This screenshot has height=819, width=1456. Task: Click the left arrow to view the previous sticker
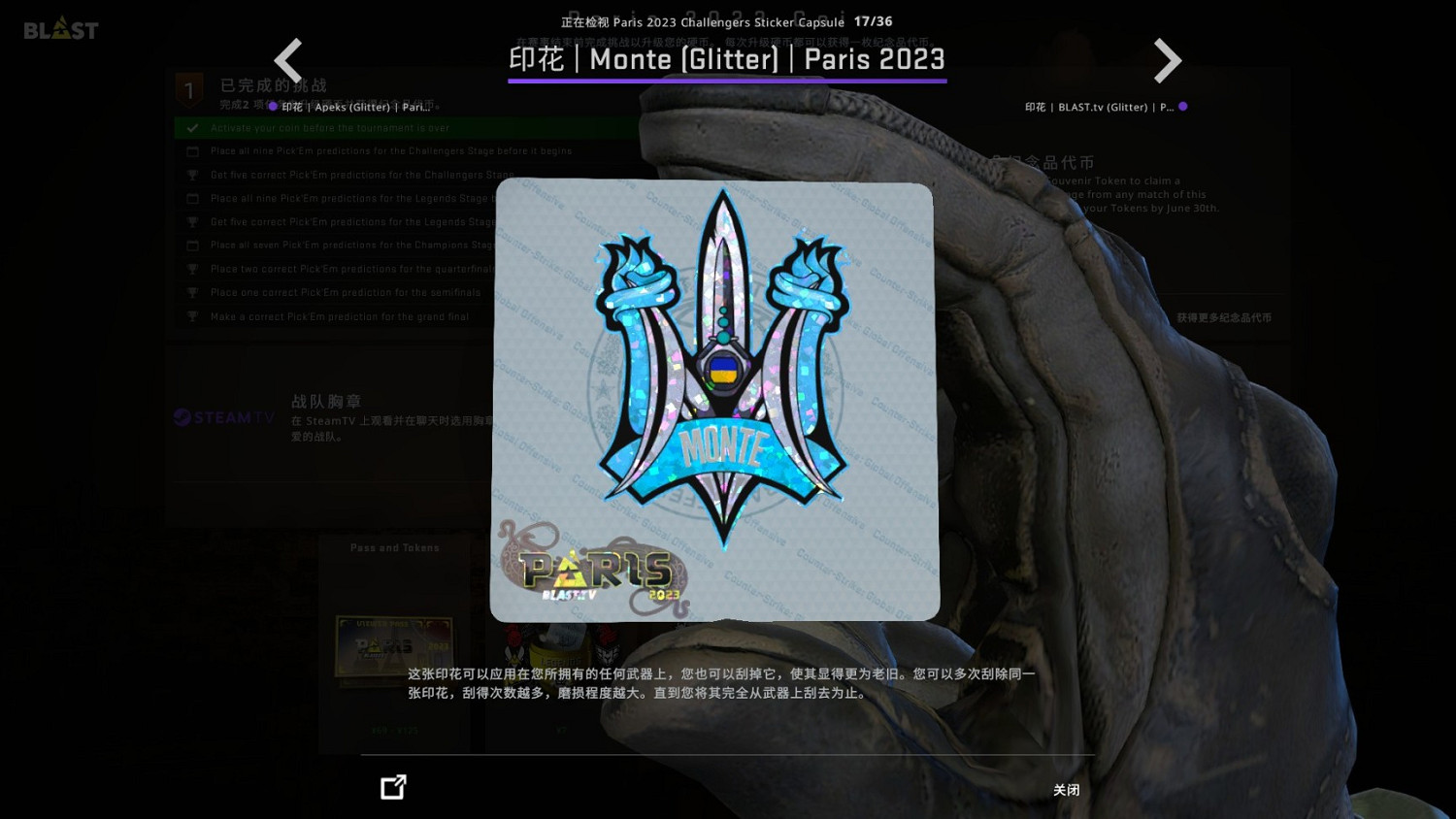pos(288,60)
